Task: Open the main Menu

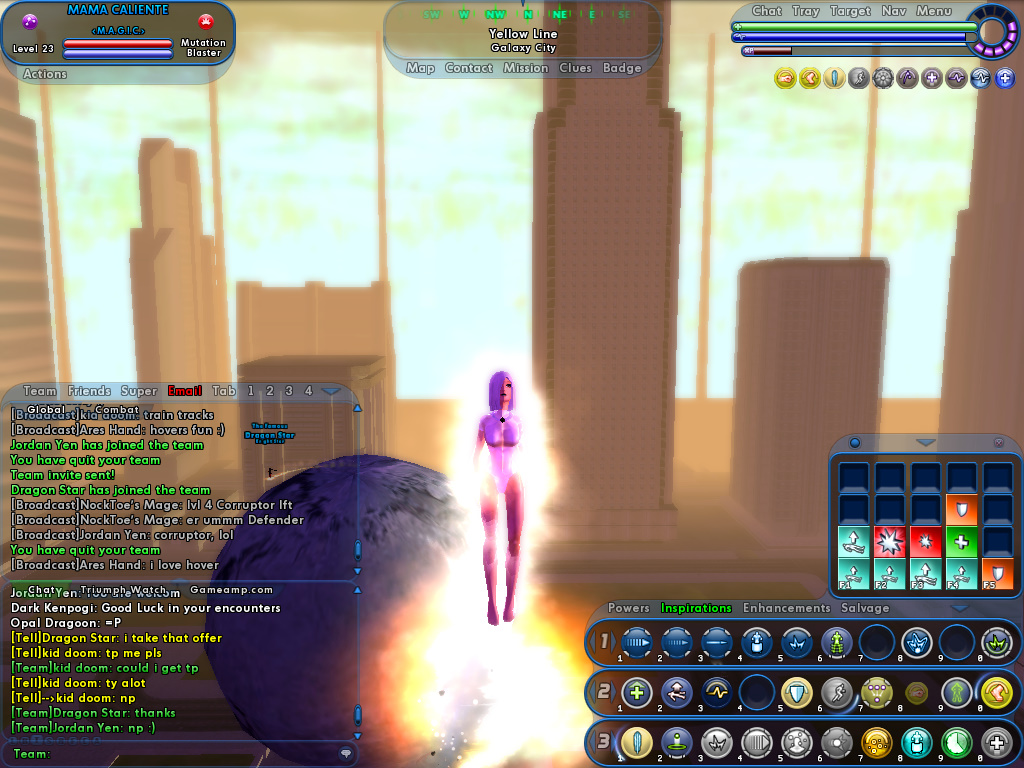Action: [933, 11]
